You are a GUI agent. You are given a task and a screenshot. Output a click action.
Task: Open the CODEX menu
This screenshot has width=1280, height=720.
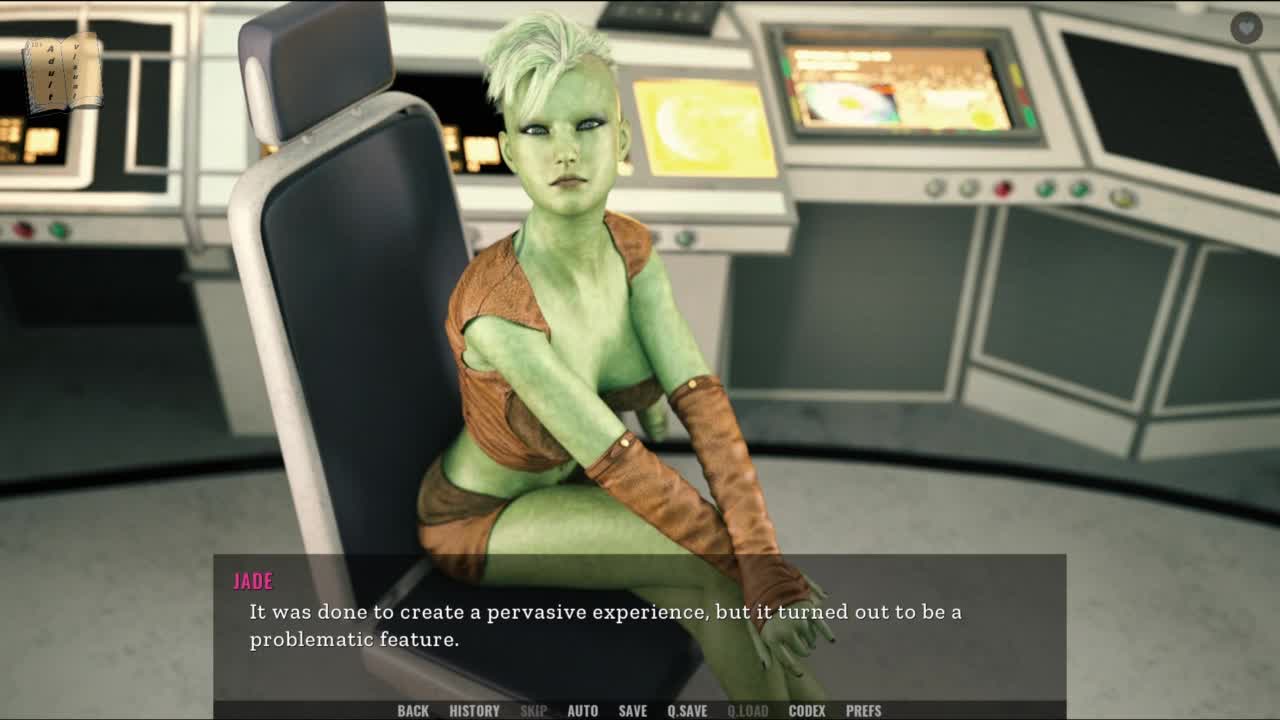click(x=807, y=711)
